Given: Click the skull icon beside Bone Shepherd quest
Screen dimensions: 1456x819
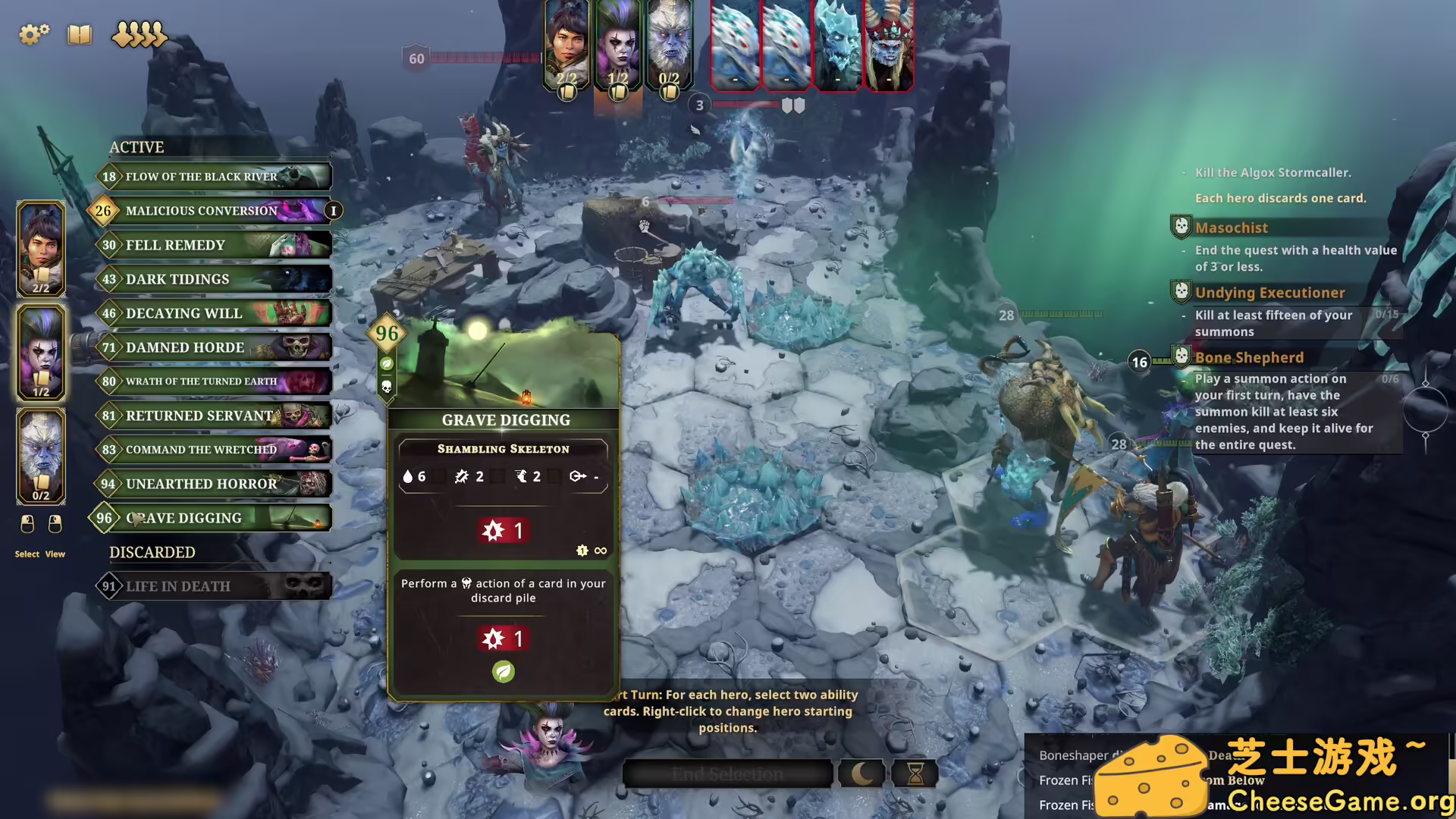Looking at the screenshot, I should click(x=1181, y=356).
